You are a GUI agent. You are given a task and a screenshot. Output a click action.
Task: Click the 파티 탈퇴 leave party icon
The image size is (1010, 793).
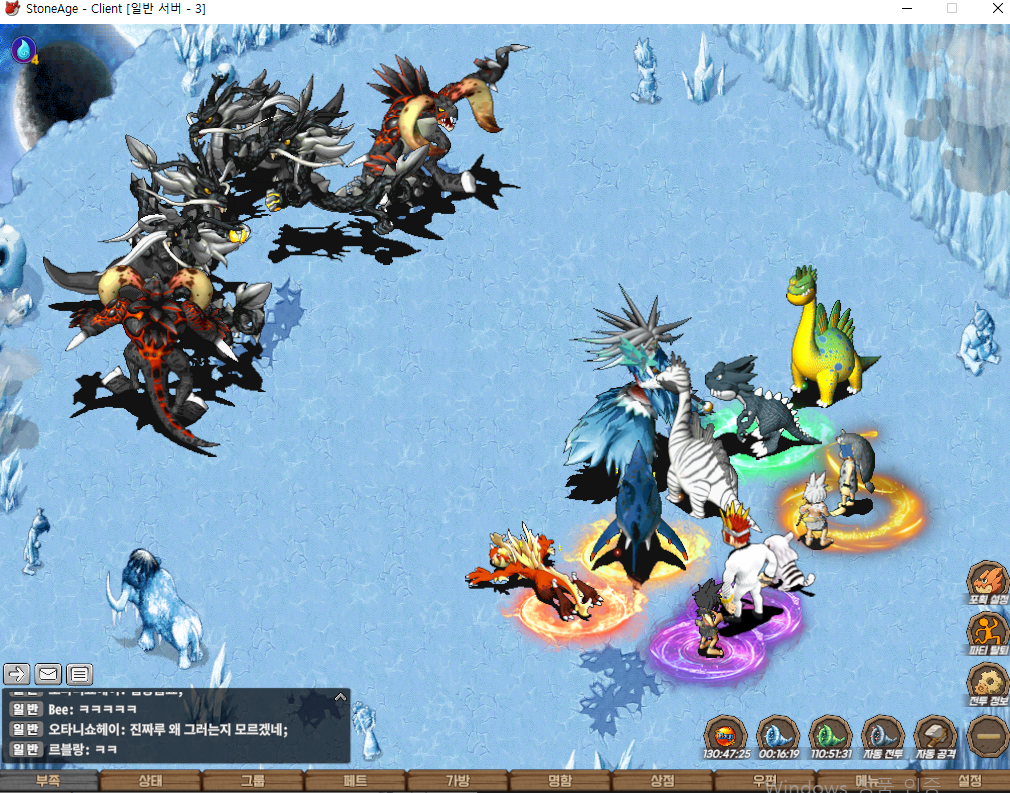(x=986, y=631)
